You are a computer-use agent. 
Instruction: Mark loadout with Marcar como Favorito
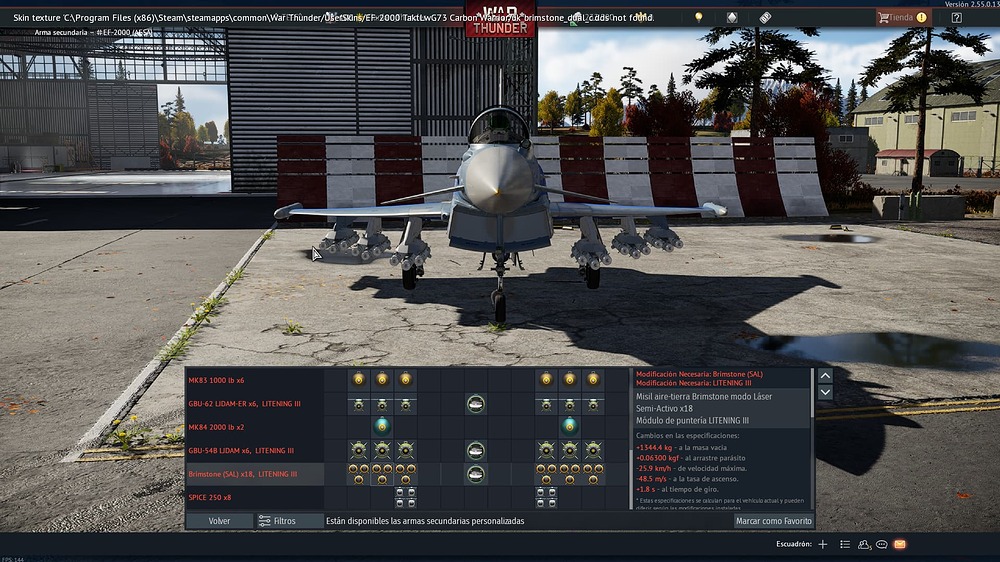773,521
